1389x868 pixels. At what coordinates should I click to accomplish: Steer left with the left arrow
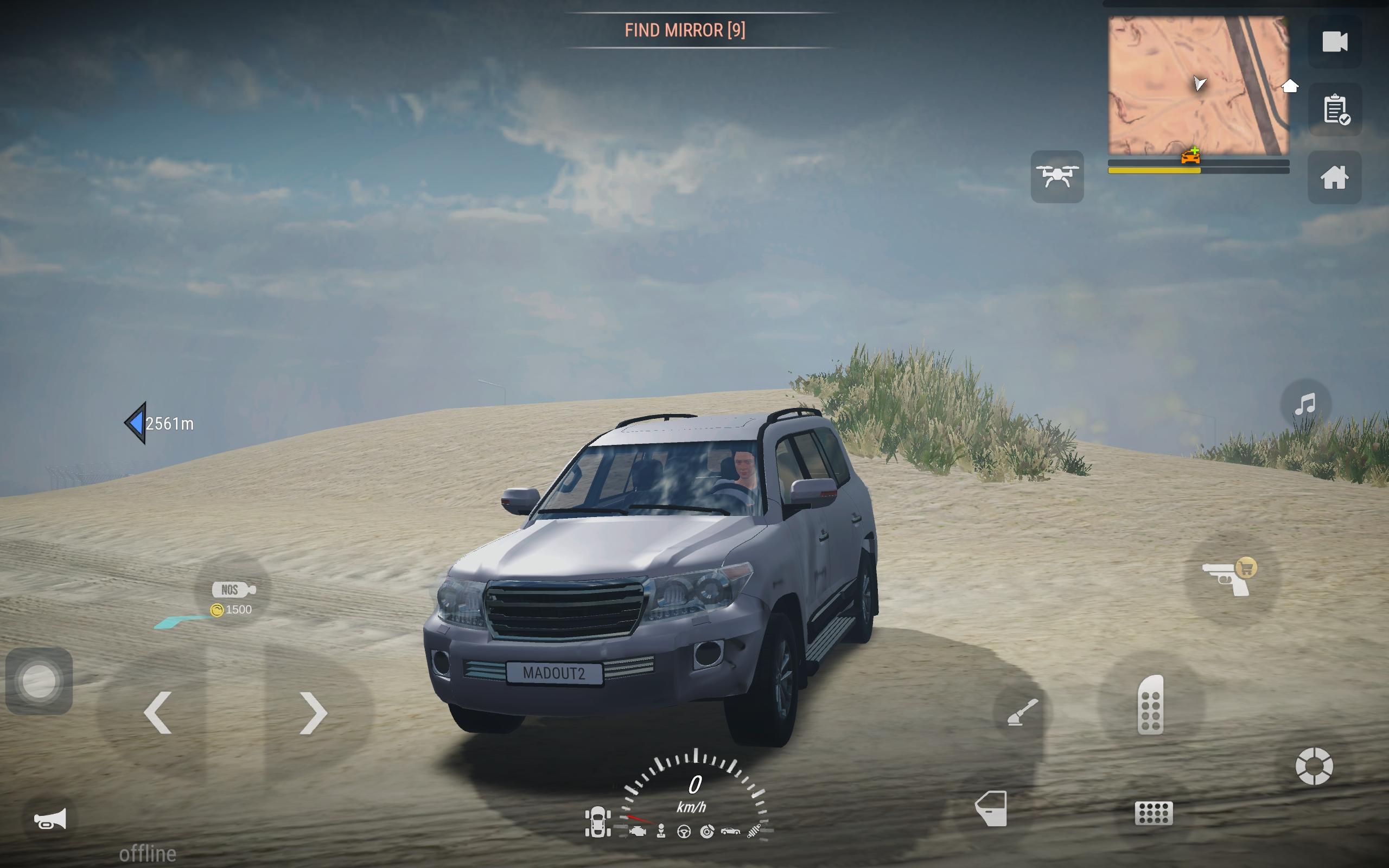point(158,712)
